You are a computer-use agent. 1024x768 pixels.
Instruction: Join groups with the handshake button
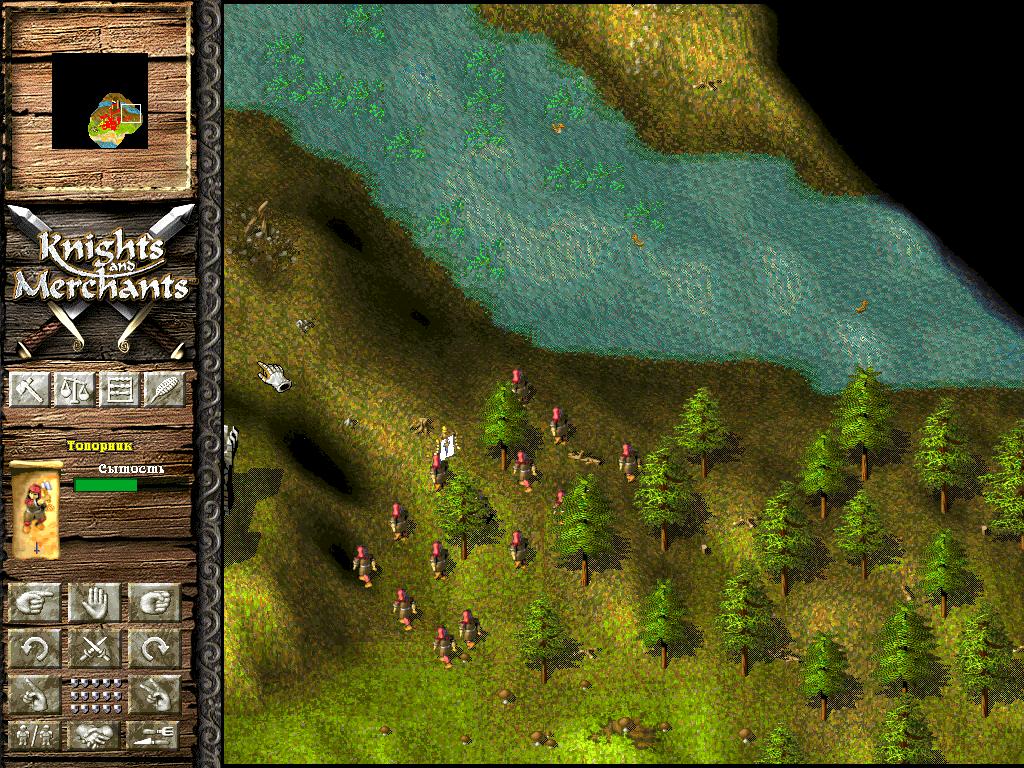coord(94,735)
